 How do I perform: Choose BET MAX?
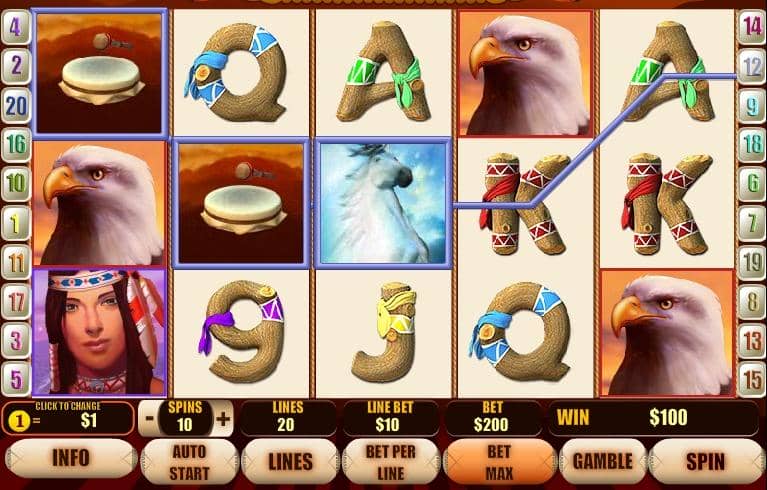click(x=498, y=461)
